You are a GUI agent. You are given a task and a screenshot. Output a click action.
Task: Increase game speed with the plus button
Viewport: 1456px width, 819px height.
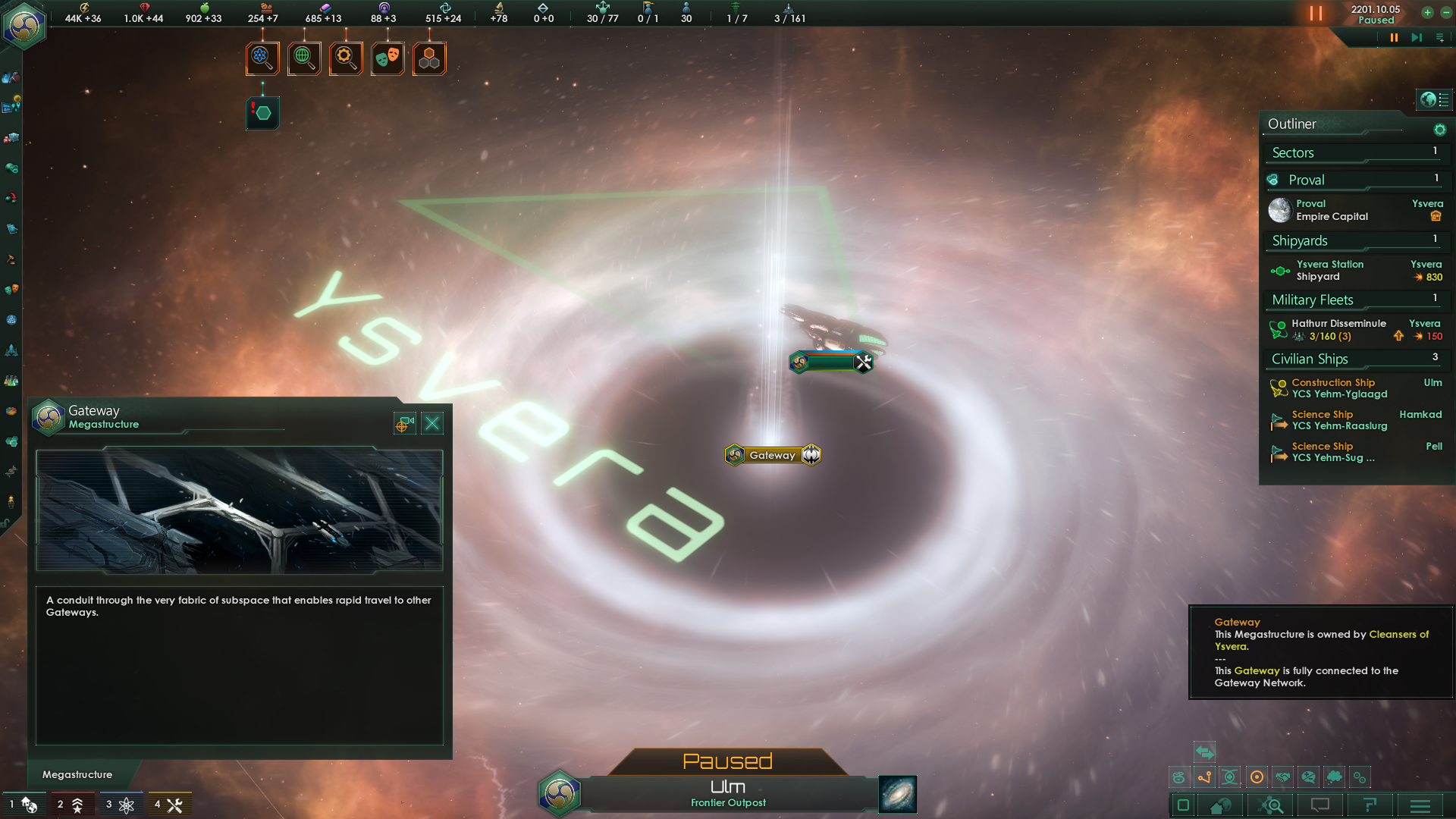pyautogui.click(x=1427, y=12)
